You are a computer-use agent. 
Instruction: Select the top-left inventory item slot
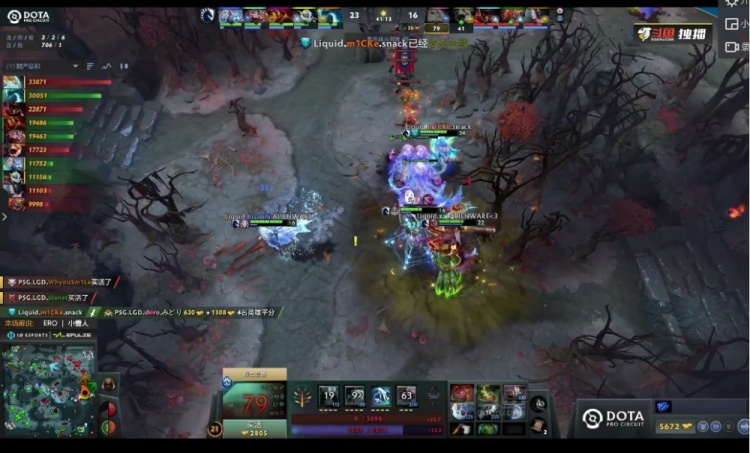(462, 392)
